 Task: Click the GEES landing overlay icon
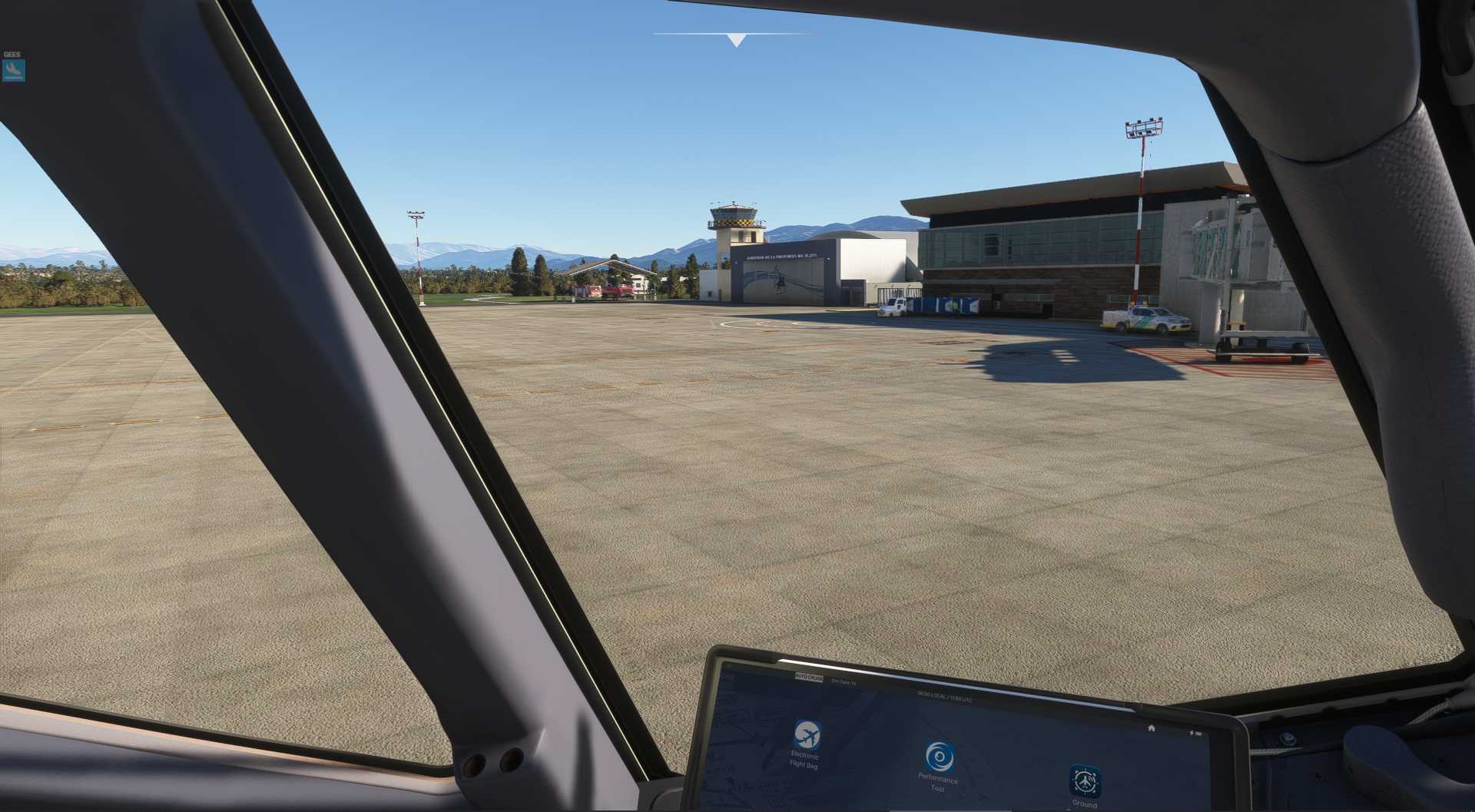[x=13, y=71]
